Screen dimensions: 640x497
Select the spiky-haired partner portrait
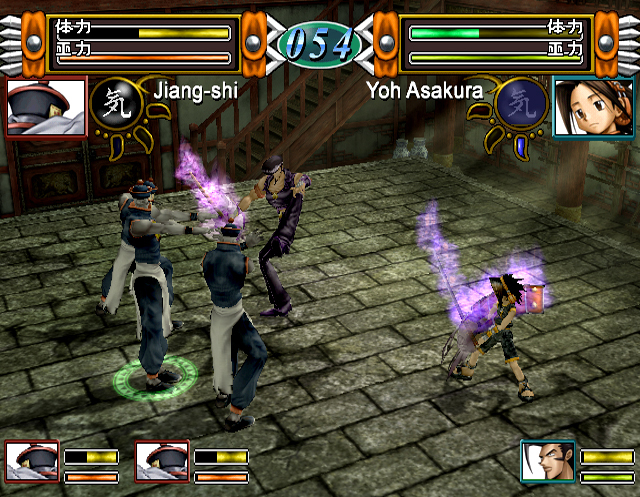[547, 461]
